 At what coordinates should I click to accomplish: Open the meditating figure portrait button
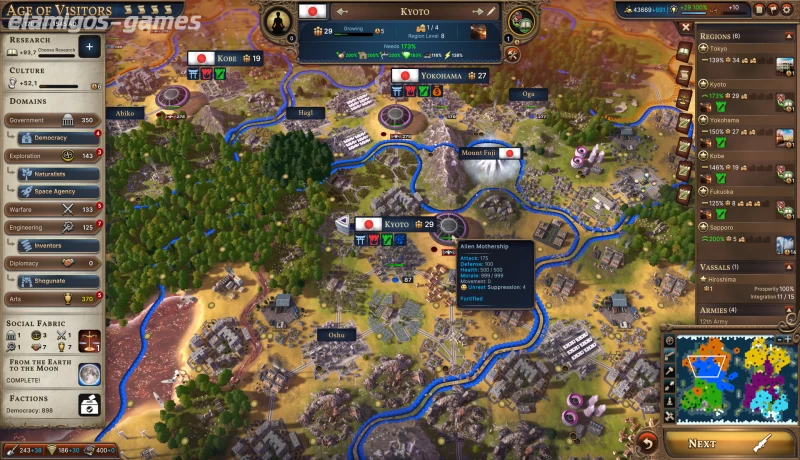pyautogui.click(x=275, y=20)
